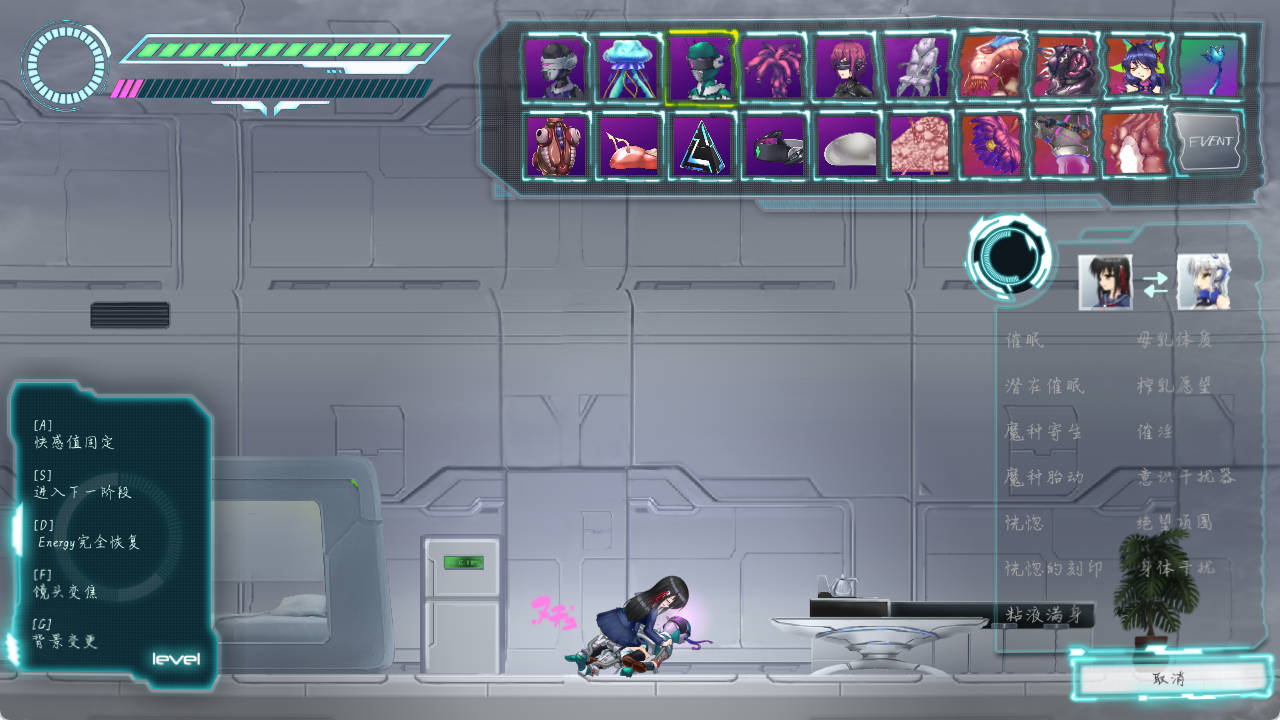Click the 取消 cancel button
This screenshot has width=1280, height=720.
[x=1168, y=678]
